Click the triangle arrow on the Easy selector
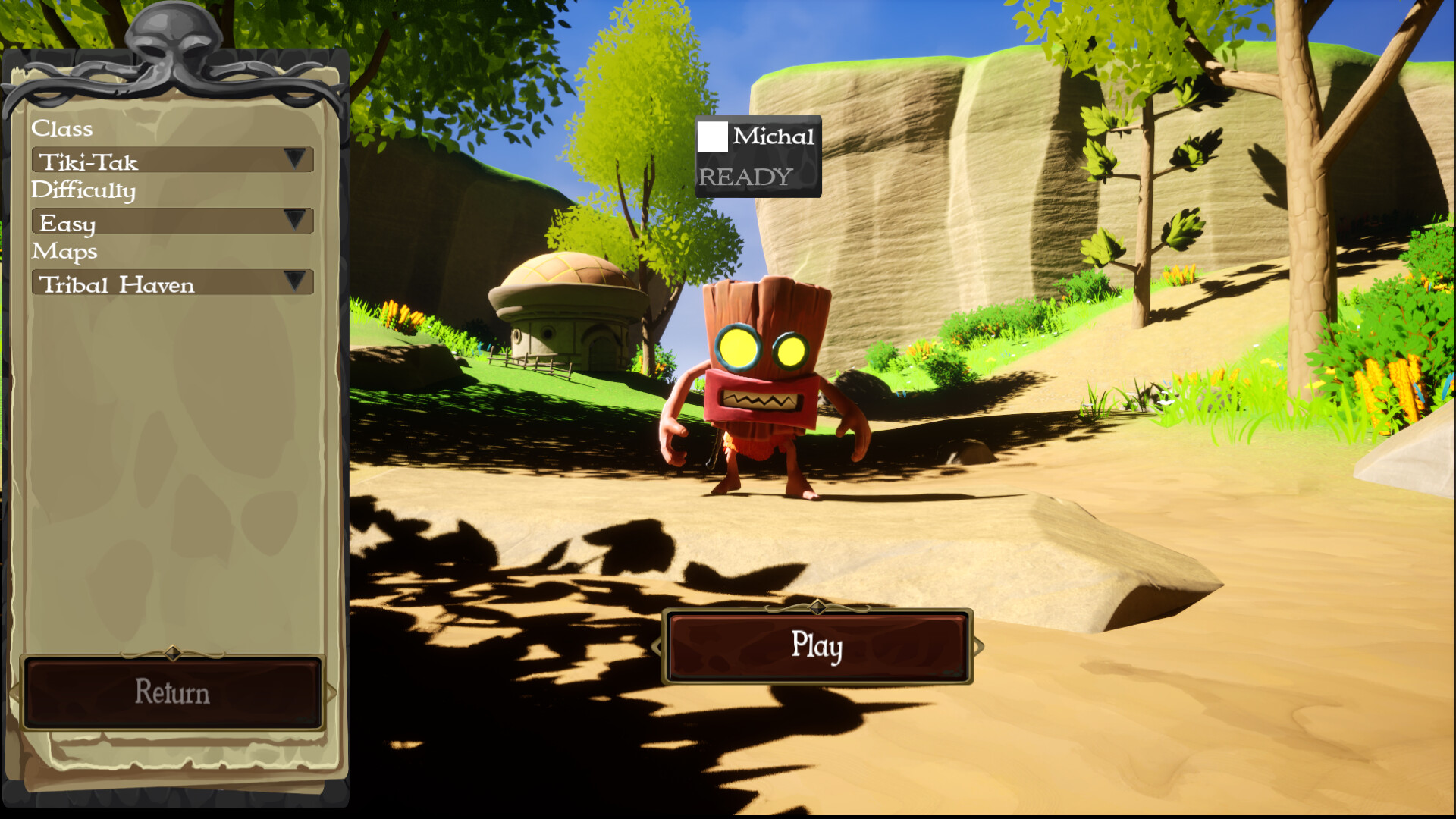Screen dimensions: 1456x819 tap(296, 220)
